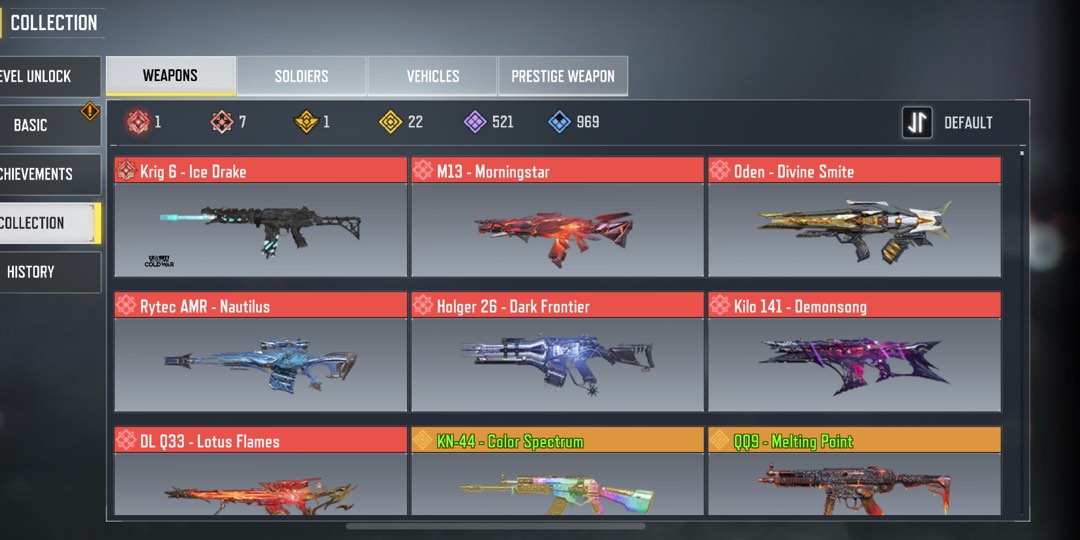
Task: Show the Vehicles tab
Action: [432, 76]
